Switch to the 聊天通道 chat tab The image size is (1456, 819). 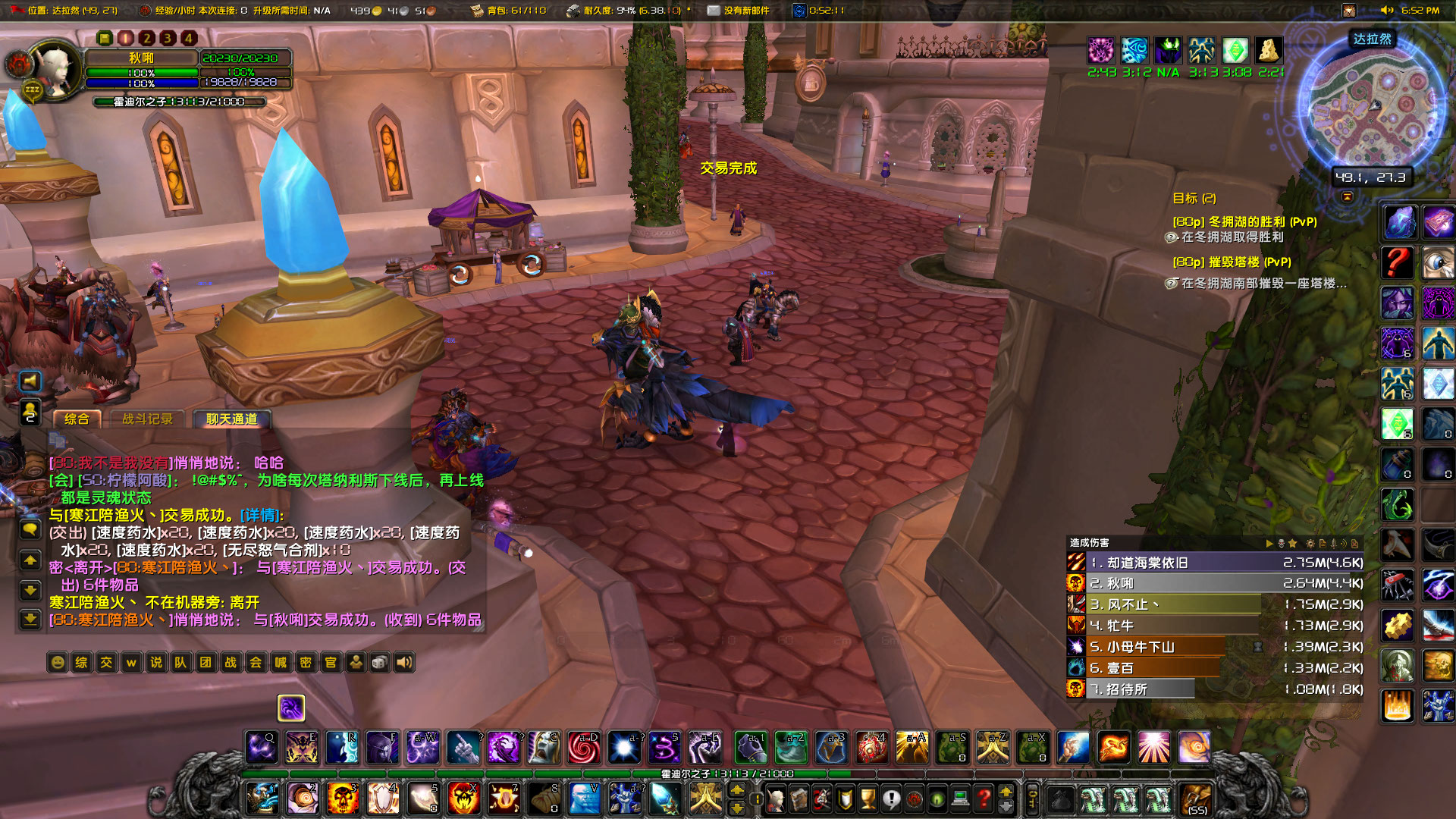coord(234,418)
